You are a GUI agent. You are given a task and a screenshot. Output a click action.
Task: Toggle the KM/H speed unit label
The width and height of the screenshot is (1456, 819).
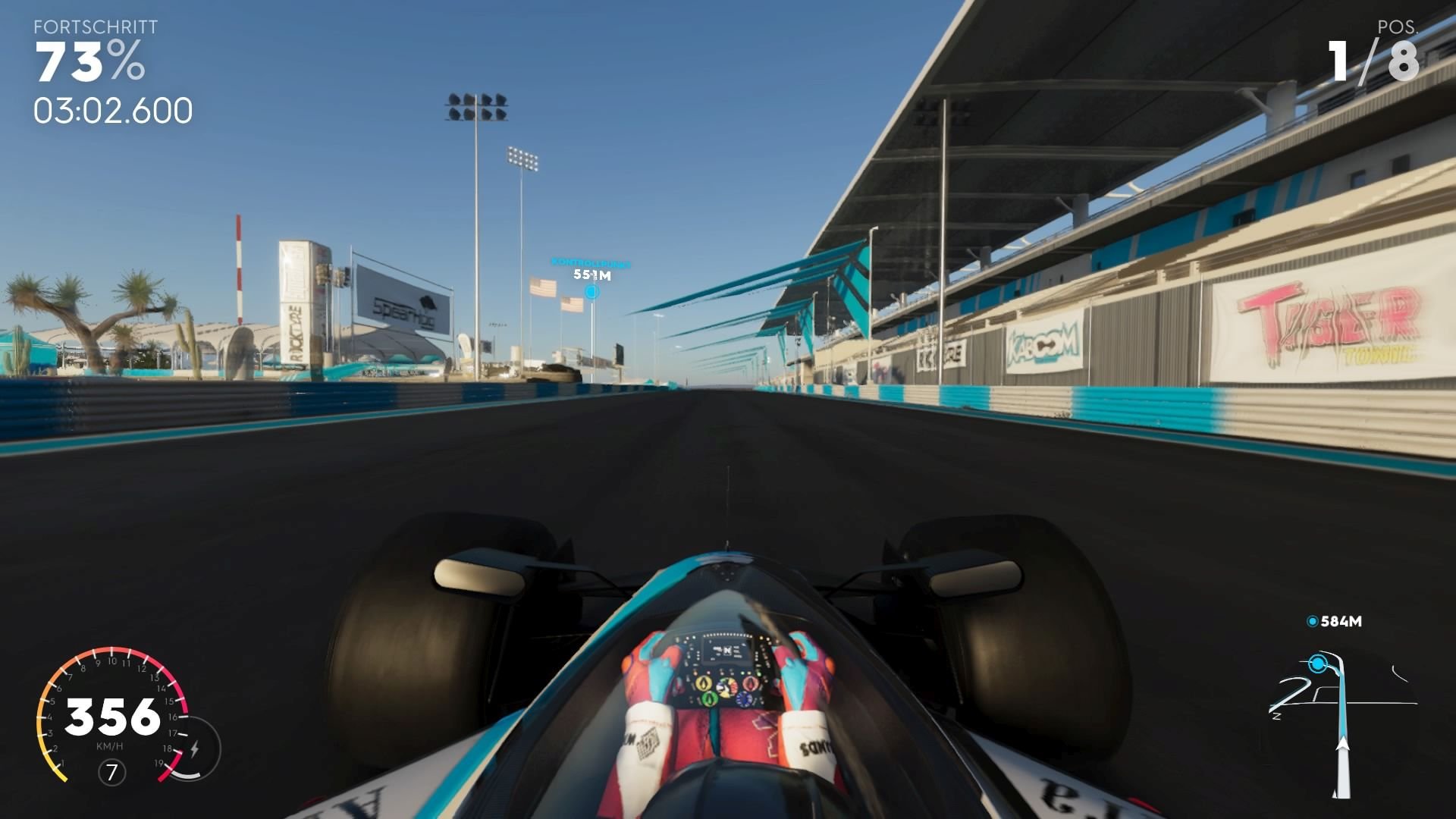(x=111, y=745)
